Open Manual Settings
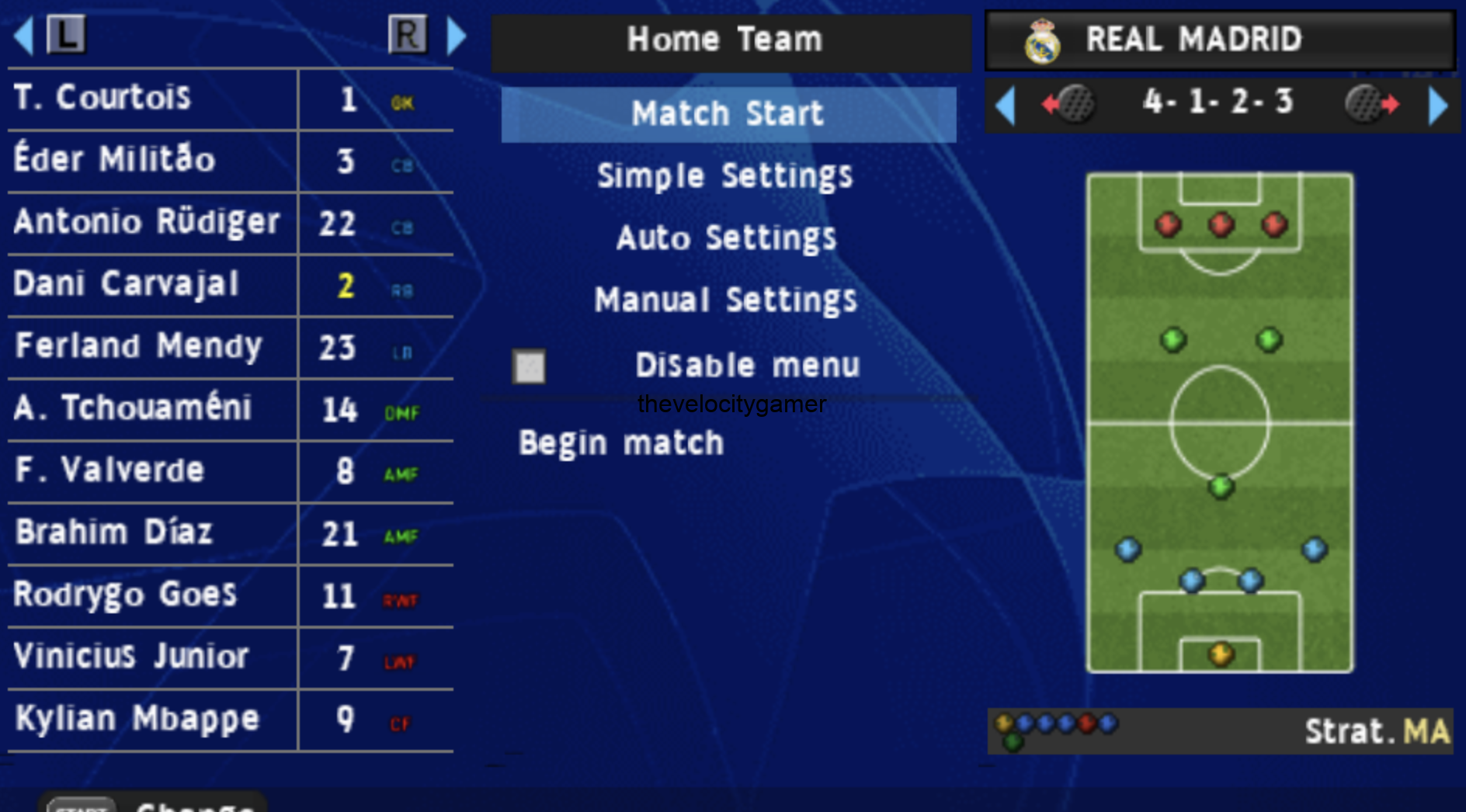 [725, 300]
